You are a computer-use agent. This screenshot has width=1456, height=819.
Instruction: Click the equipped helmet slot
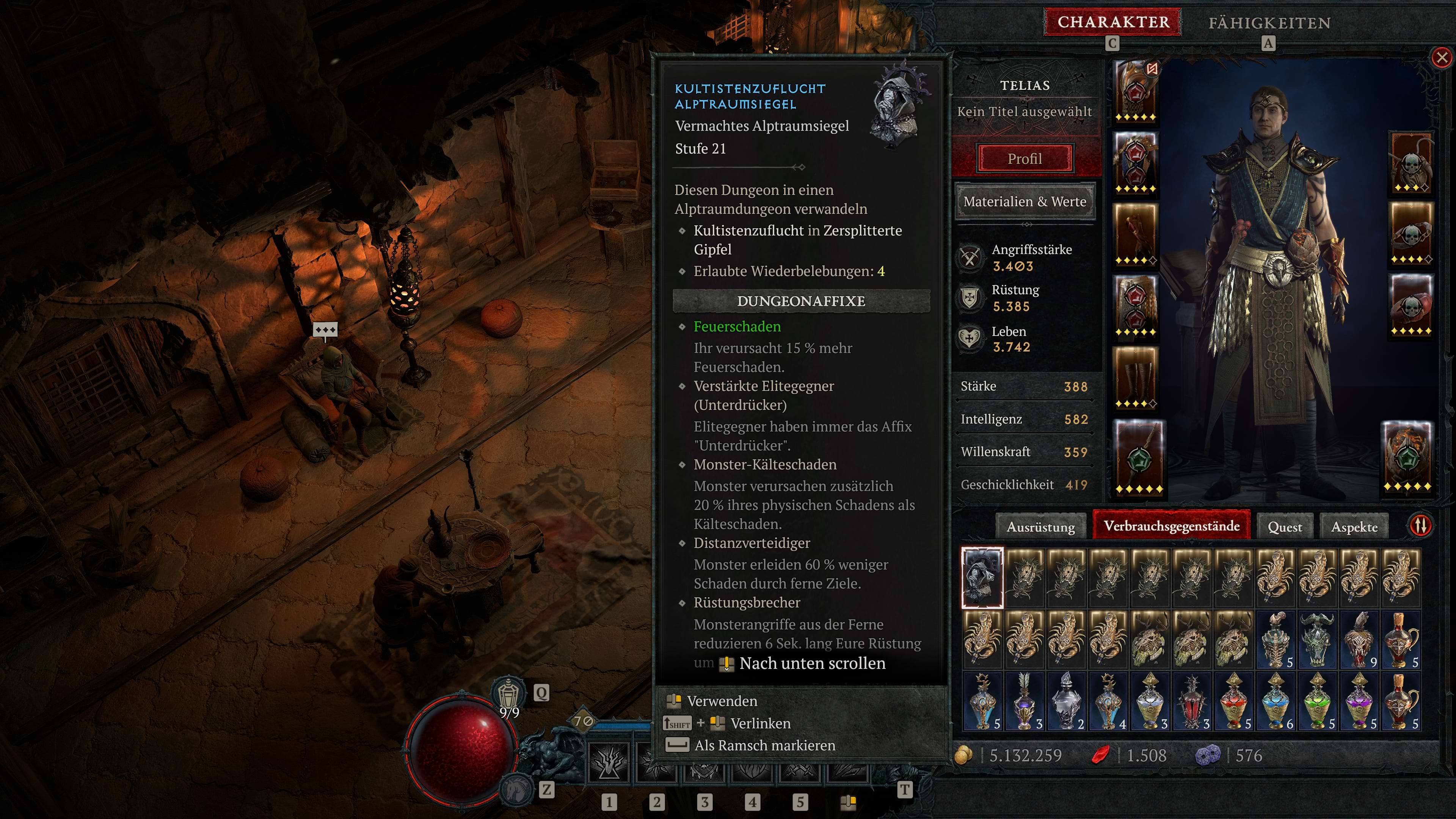coord(1135,91)
